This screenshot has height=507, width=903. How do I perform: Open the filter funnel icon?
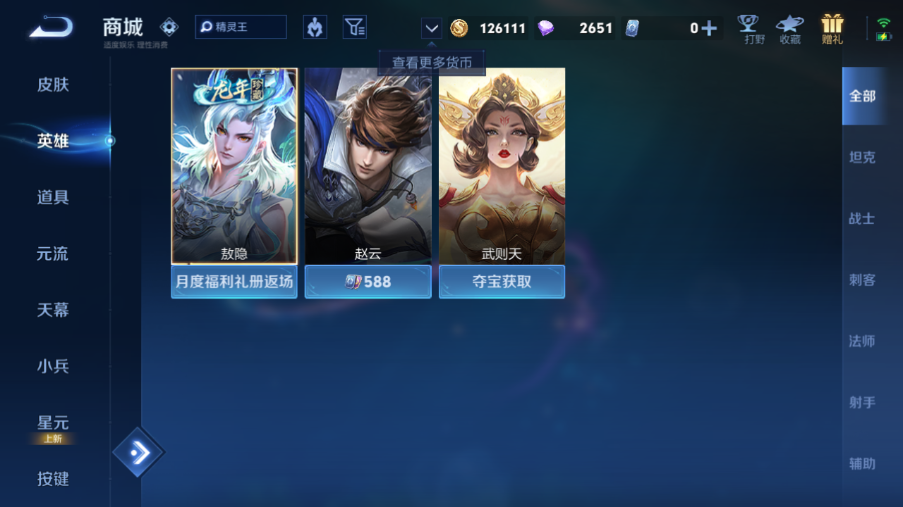tap(355, 27)
